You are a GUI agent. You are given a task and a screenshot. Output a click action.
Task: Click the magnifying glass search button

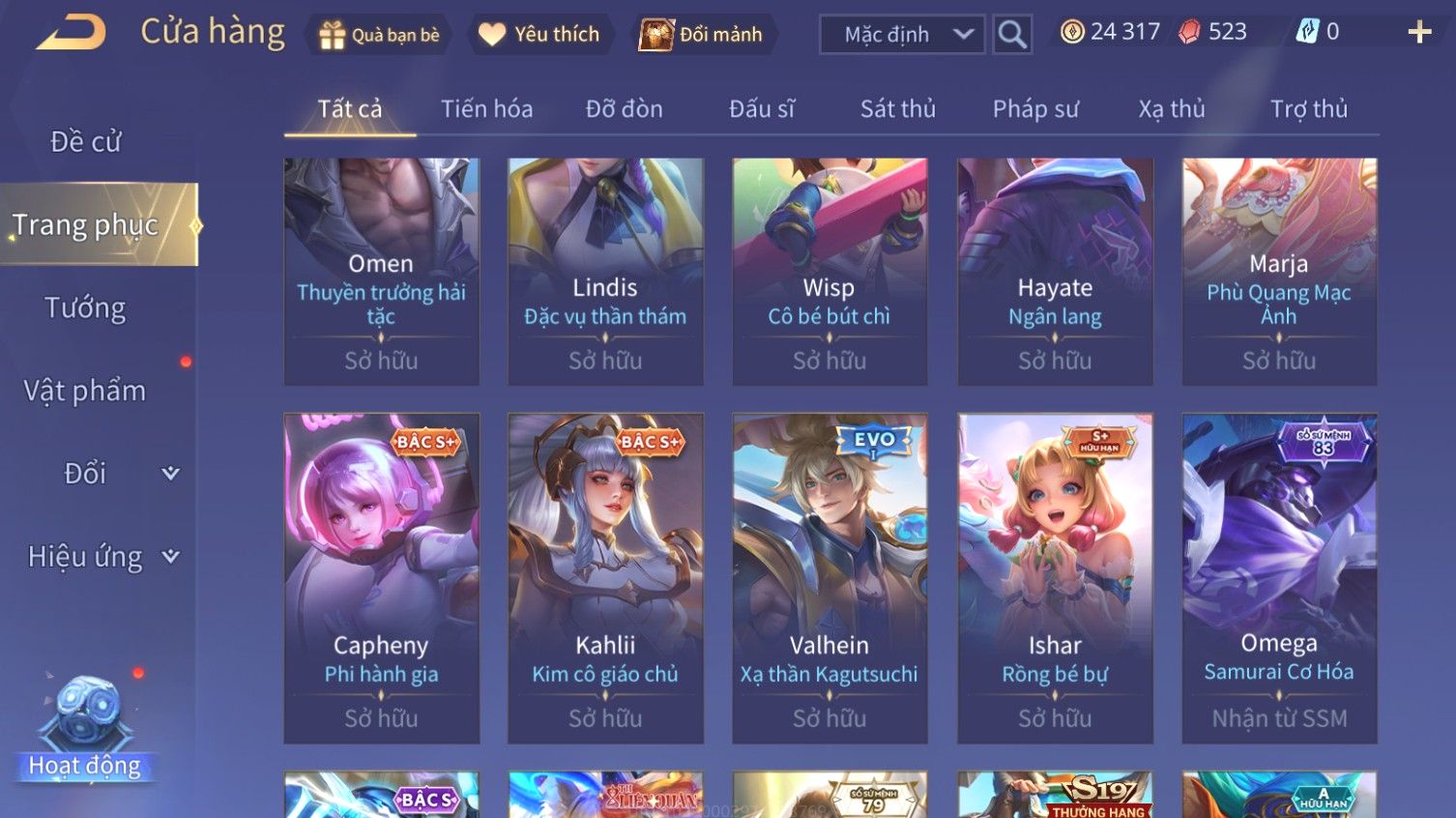1012,35
